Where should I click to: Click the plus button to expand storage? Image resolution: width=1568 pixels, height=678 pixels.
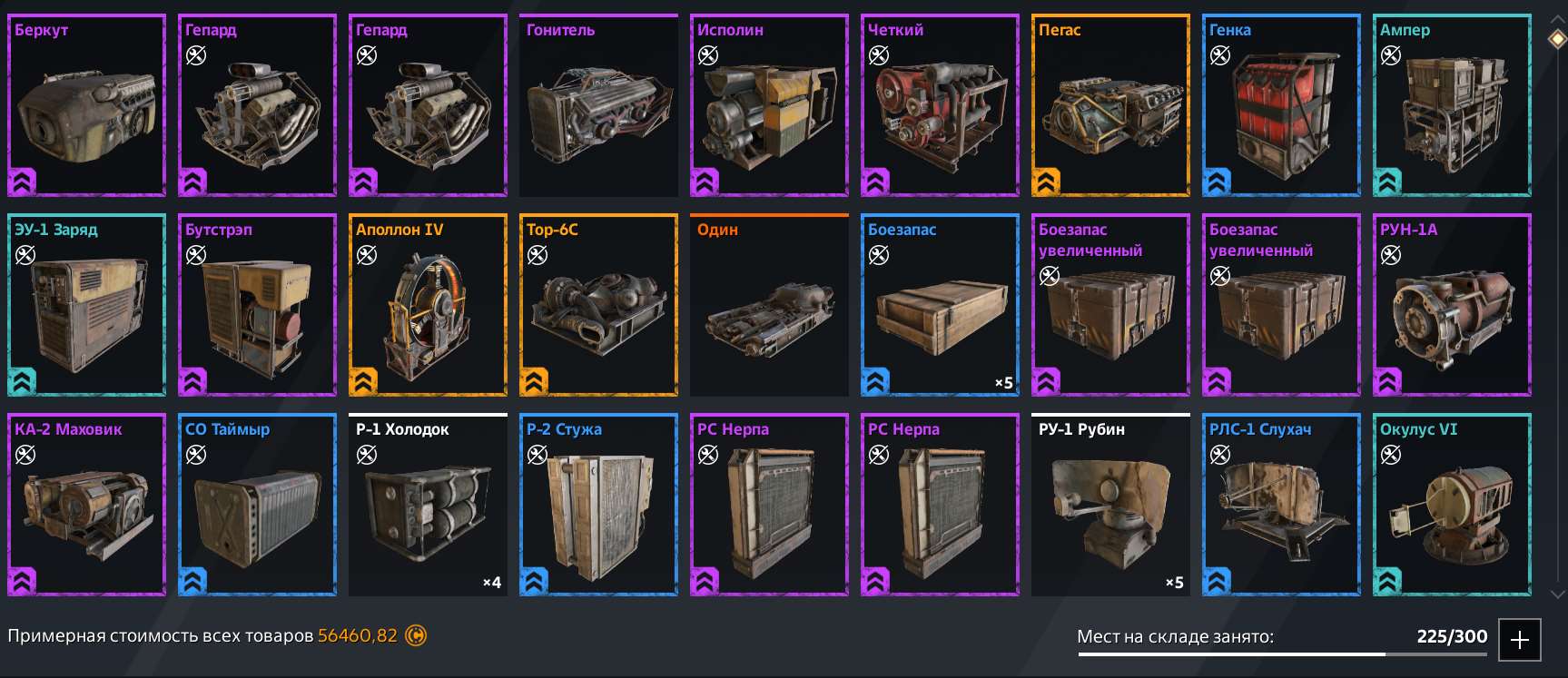(x=1519, y=638)
